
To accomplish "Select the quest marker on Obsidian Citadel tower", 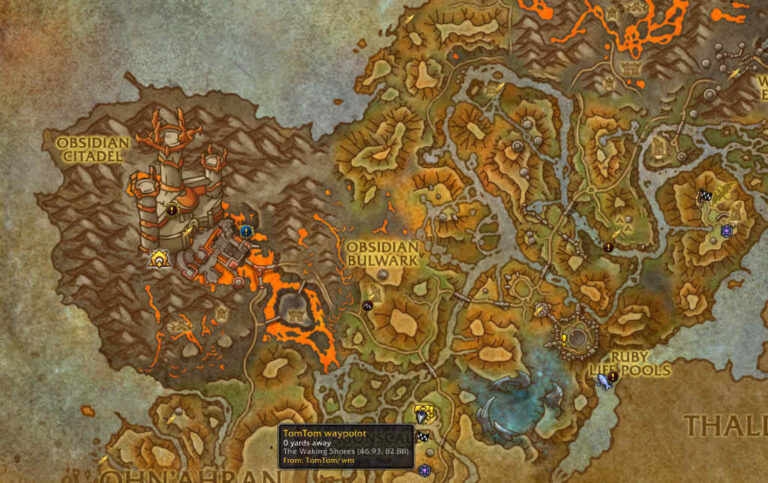I will pyautogui.click(x=172, y=210).
